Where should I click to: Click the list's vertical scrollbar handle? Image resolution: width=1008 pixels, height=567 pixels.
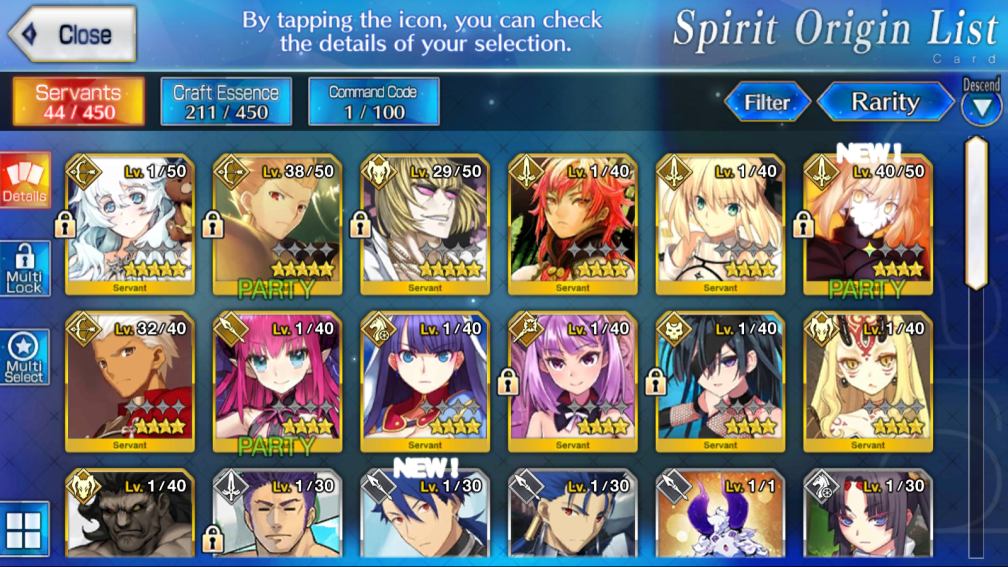[x=976, y=213]
